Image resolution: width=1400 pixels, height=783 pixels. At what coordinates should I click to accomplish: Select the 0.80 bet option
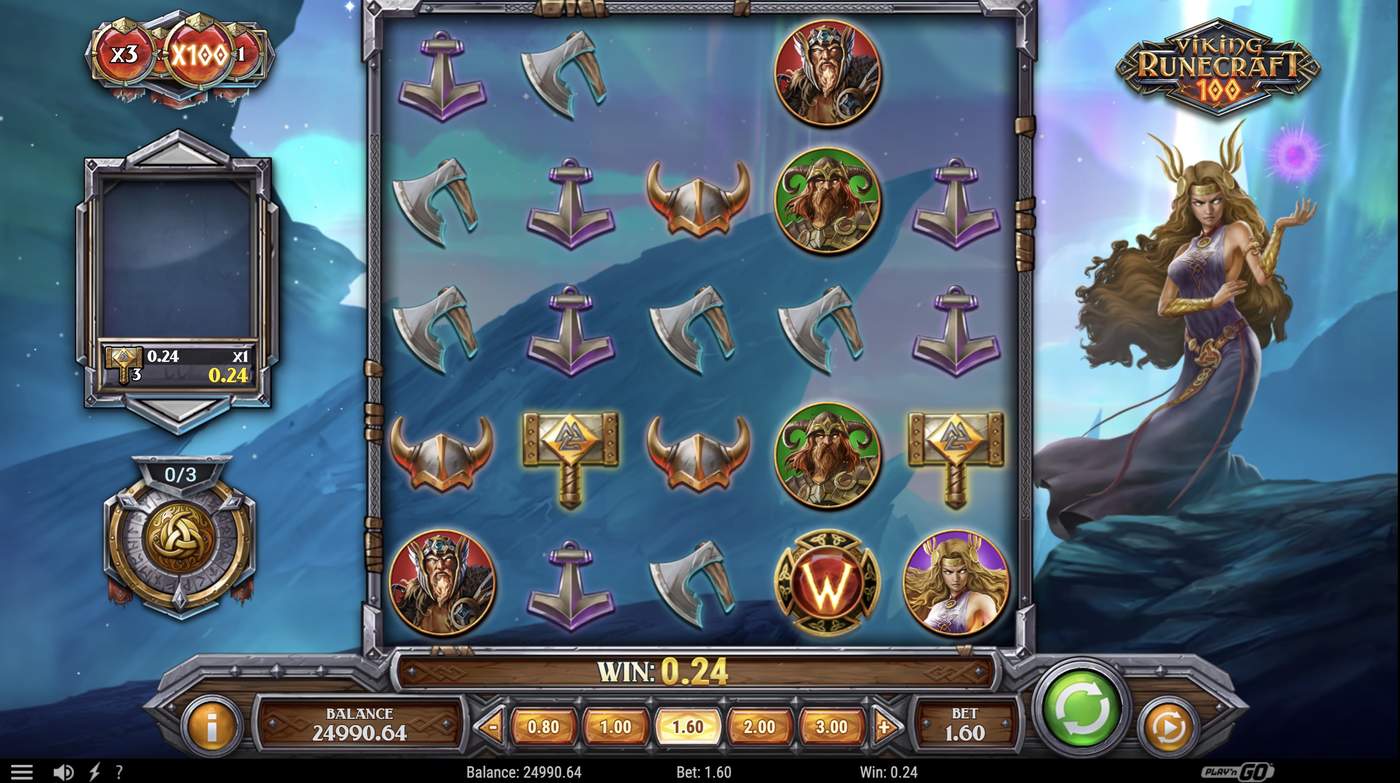(541, 727)
